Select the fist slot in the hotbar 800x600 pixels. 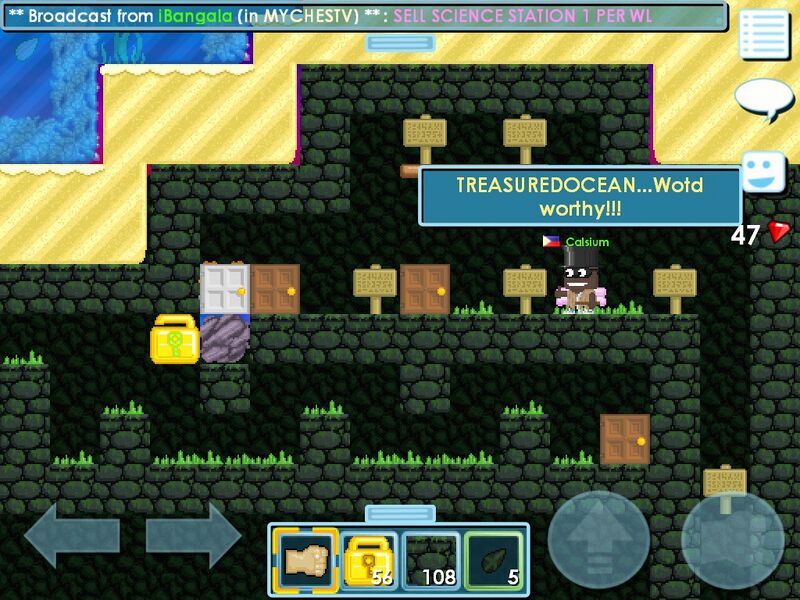[x=305, y=560]
